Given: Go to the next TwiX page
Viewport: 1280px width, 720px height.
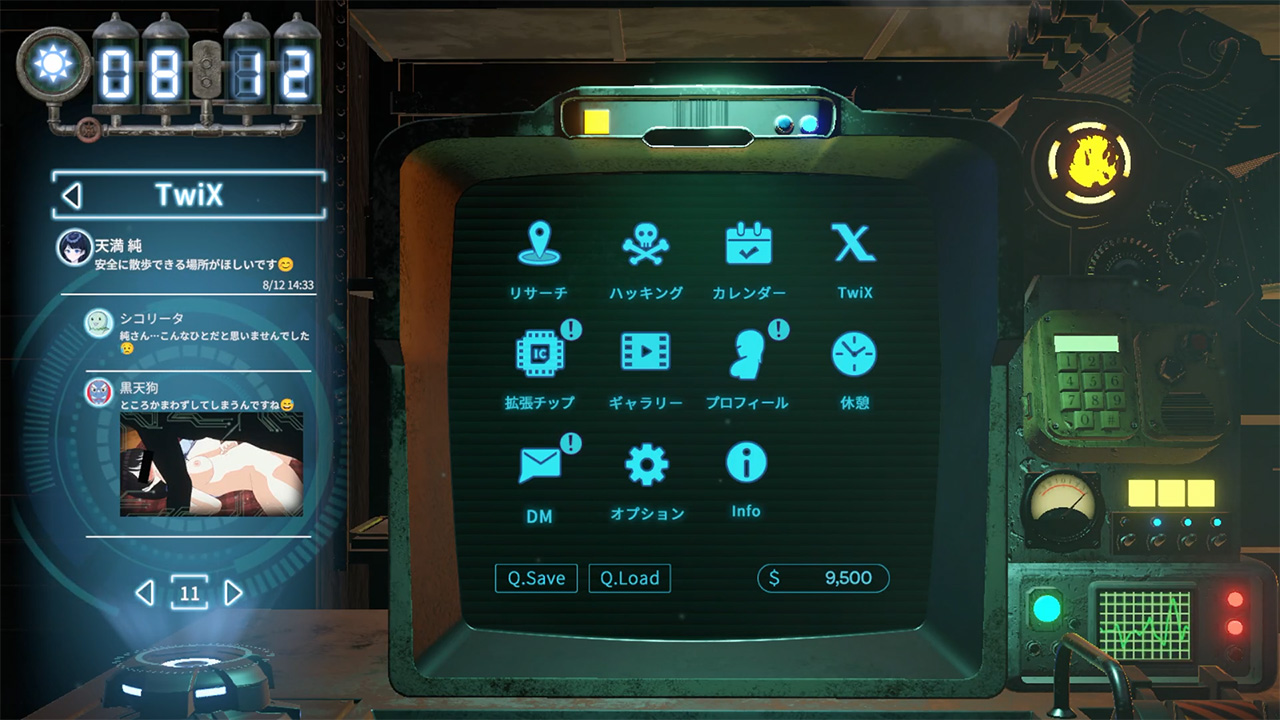Looking at the screenshot, I should (x=233, y=594).
